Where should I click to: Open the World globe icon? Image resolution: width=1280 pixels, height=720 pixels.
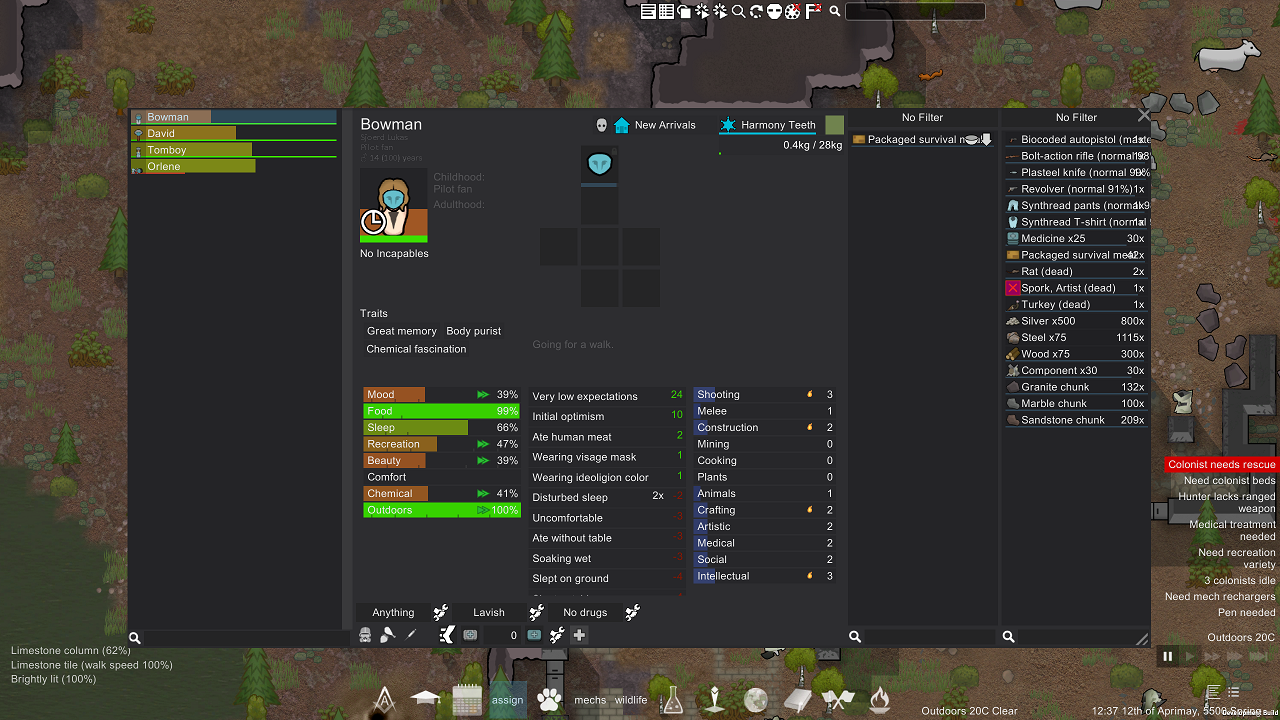[x=755, y=699]
